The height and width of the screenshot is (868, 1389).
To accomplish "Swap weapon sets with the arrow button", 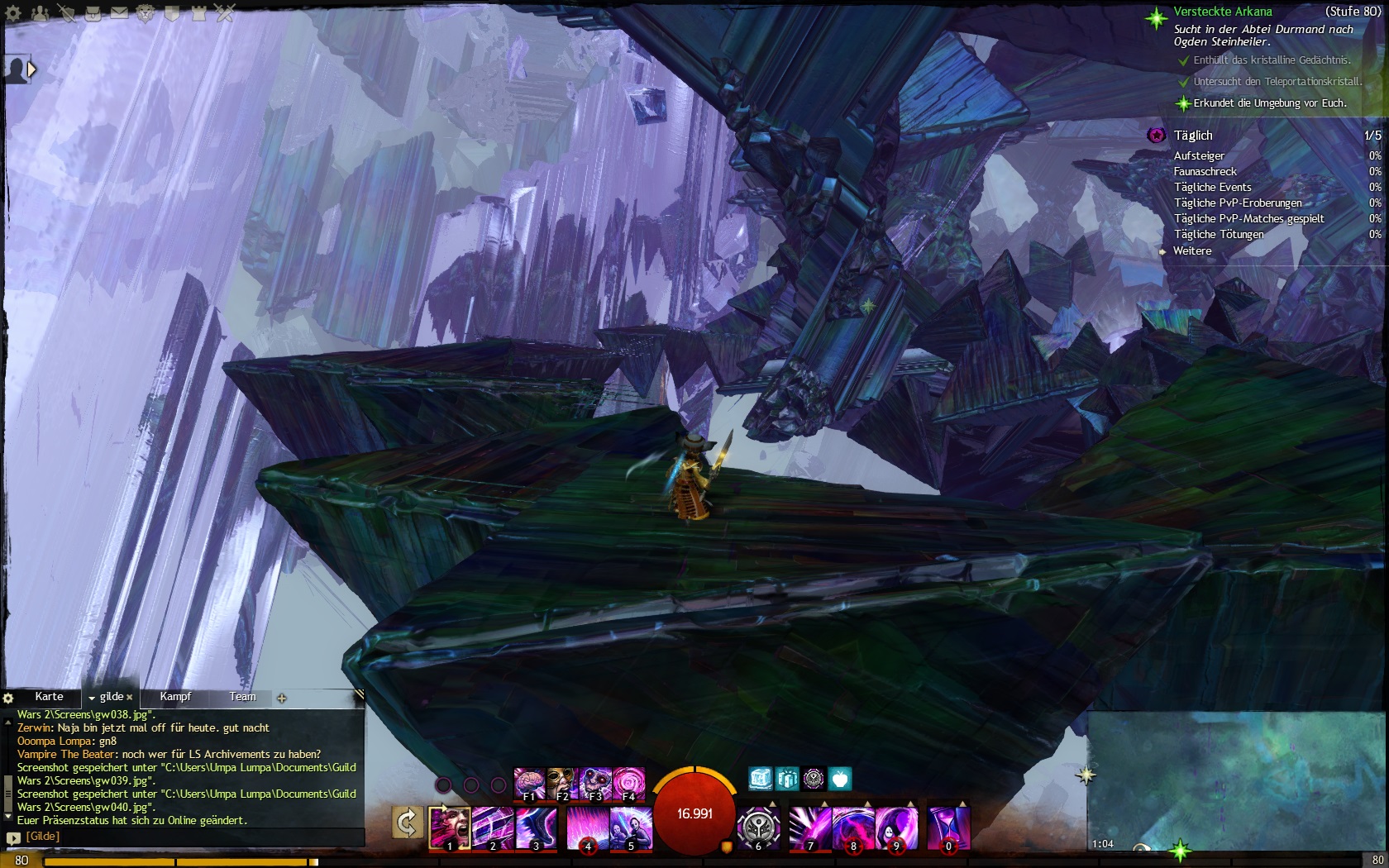I will [407, 823].
